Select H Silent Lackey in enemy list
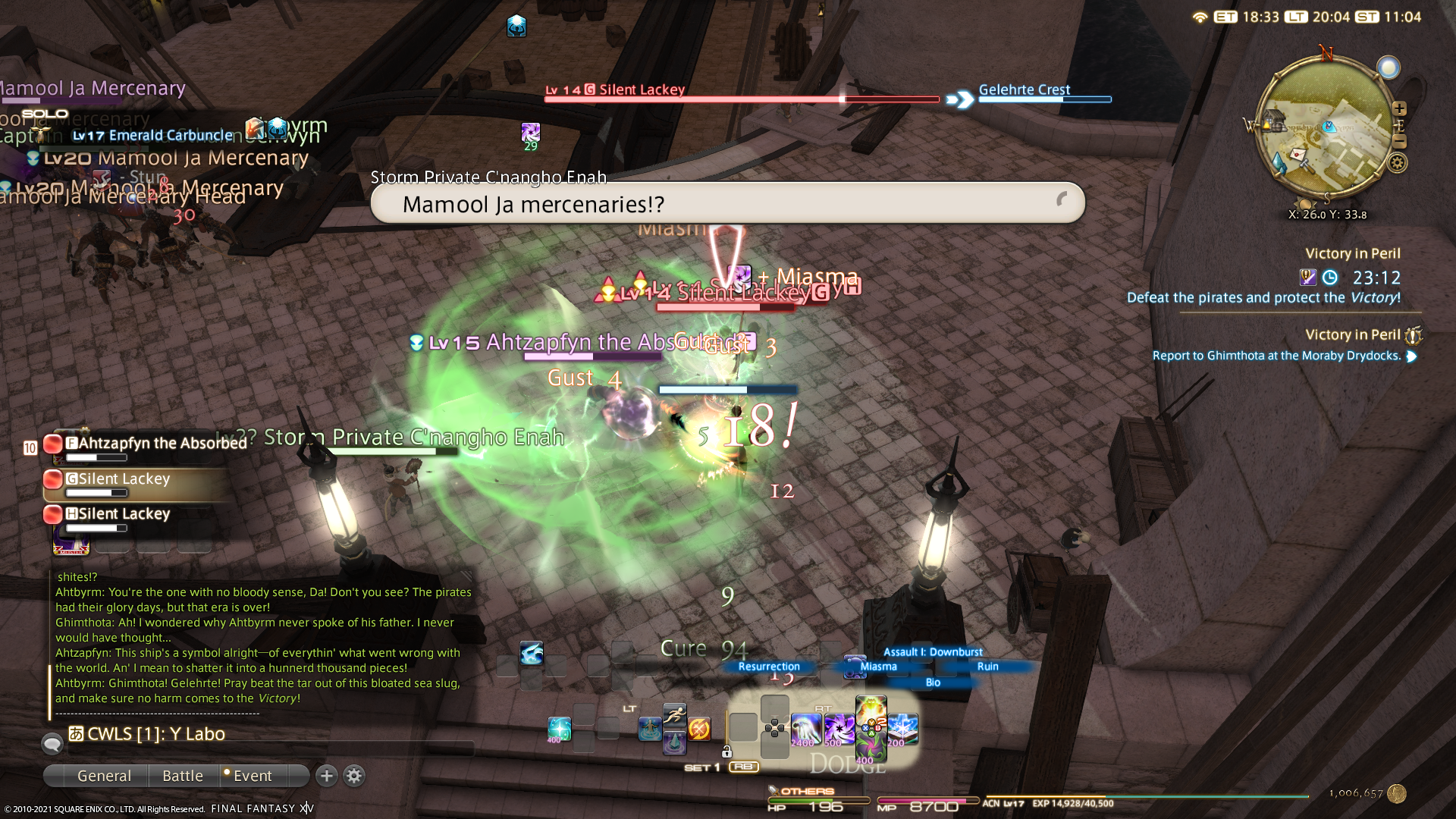 [125, 515]
